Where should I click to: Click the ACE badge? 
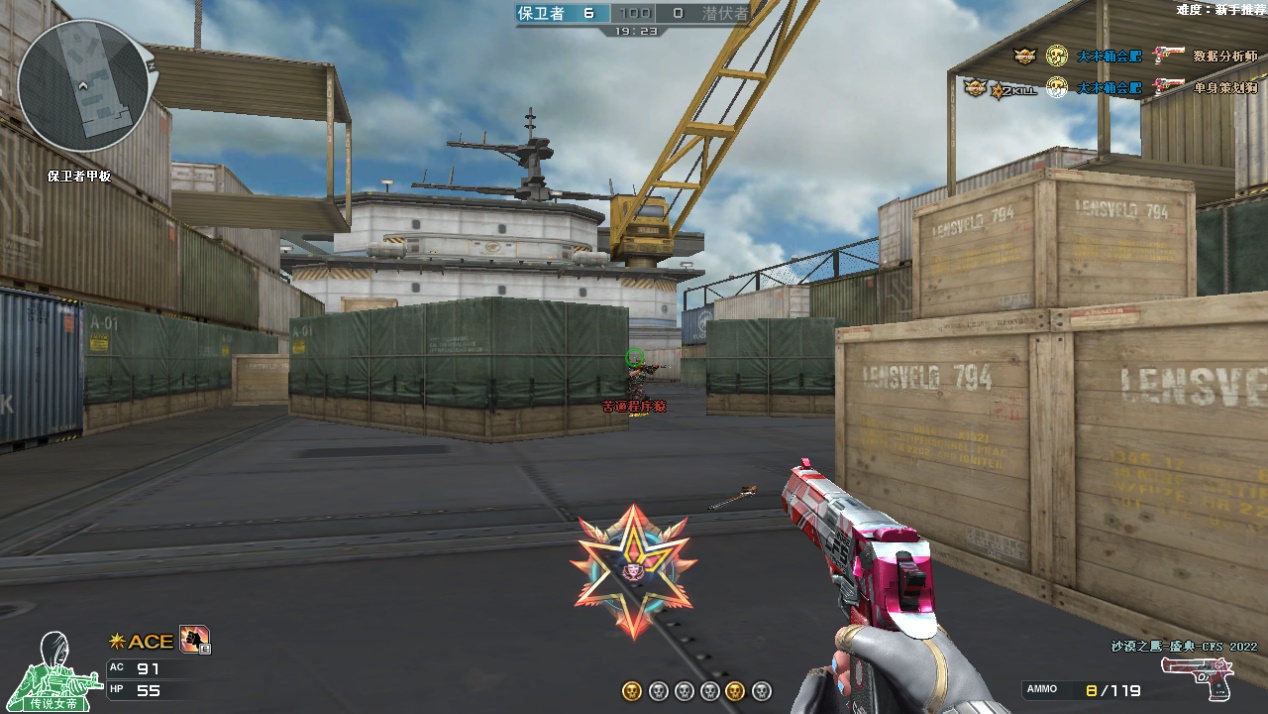click(142, 641)
